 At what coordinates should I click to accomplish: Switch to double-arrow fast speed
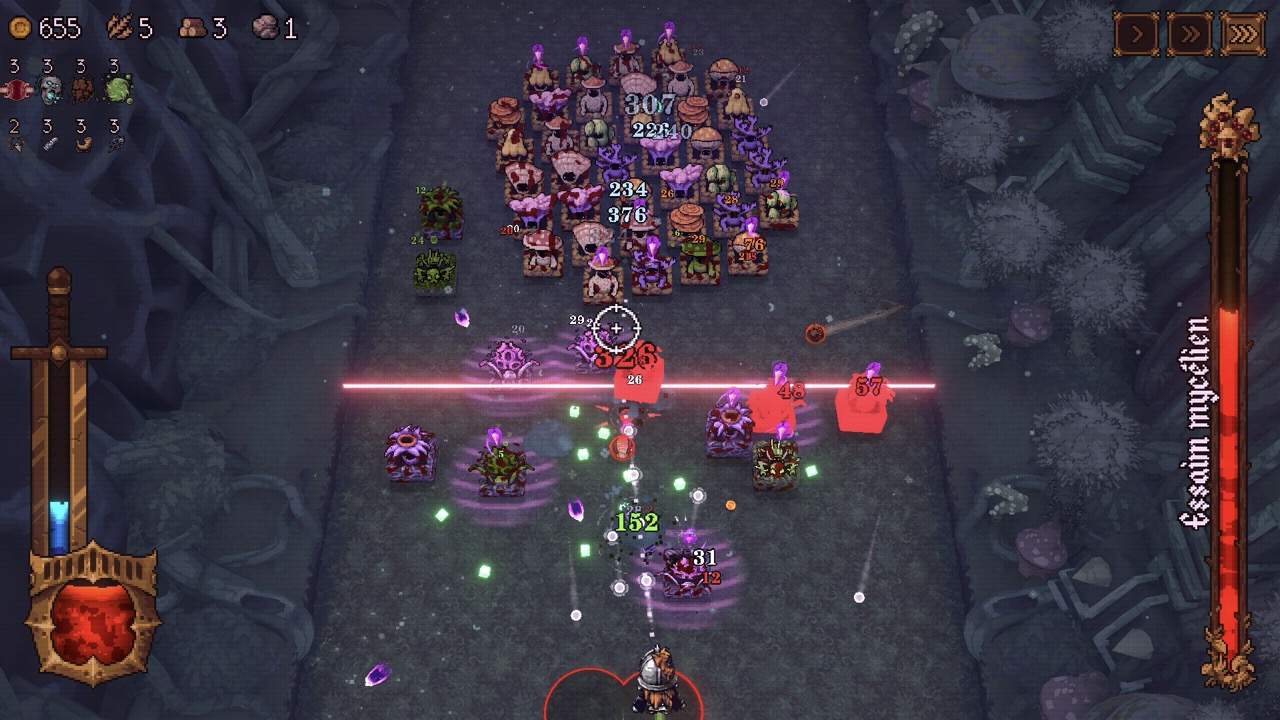1190,33
